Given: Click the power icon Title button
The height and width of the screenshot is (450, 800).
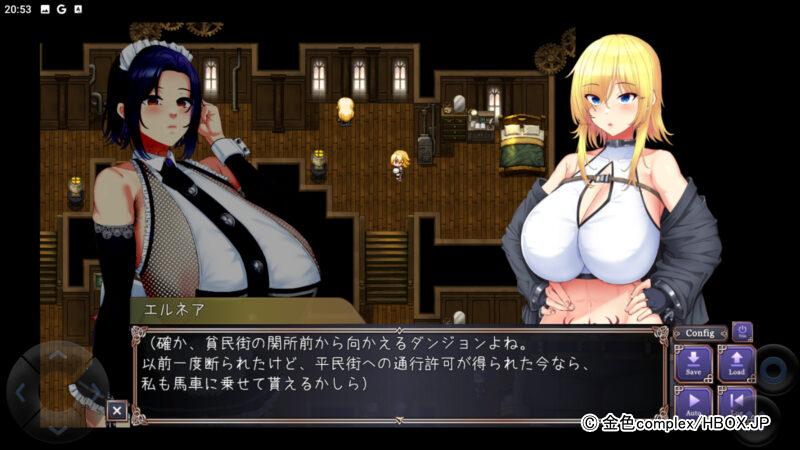Looking at the screenshot, I should pos(742,332).
